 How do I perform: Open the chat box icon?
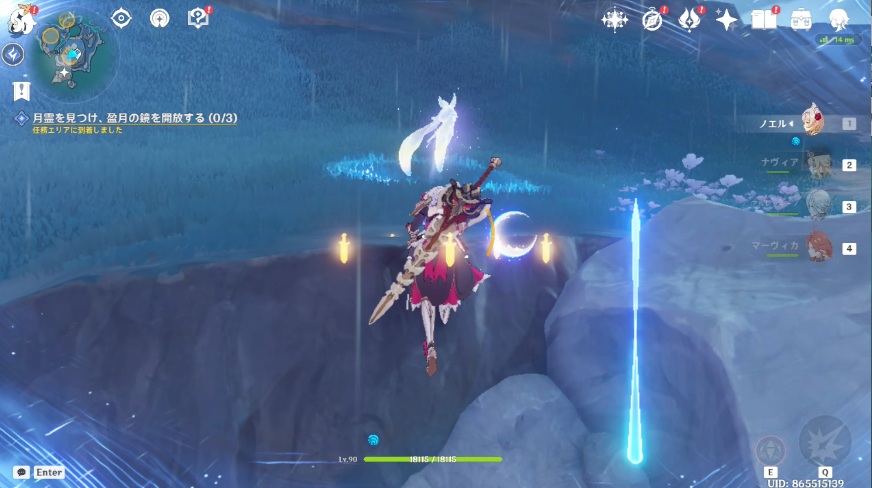[21, 471]
